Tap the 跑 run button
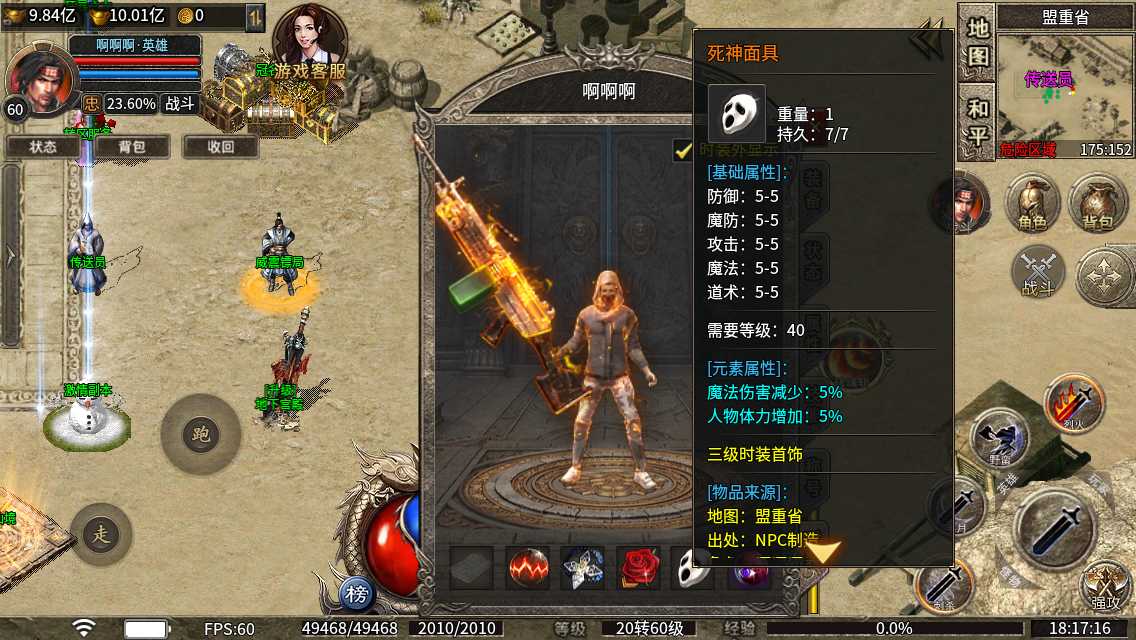The height and width of the screenshot is (640, 1136). tap(200, 434)
